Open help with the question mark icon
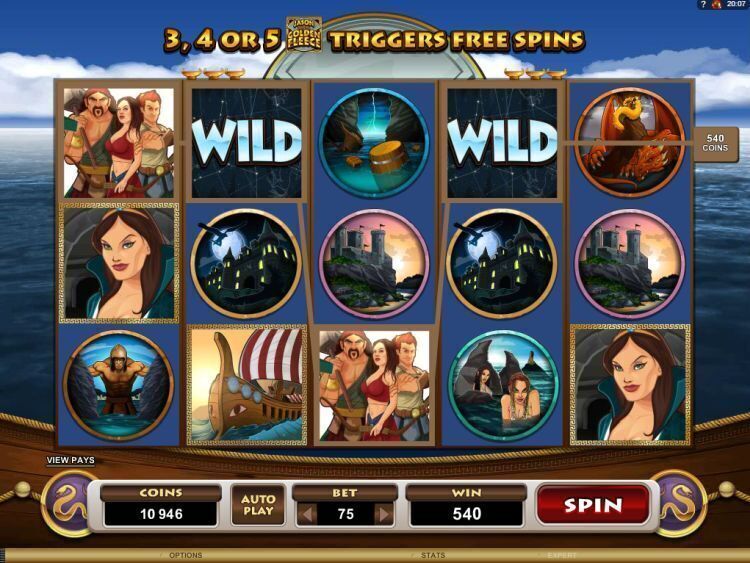Image resolution: width=750 pixels, height=563 pixels. click(704, 5)
